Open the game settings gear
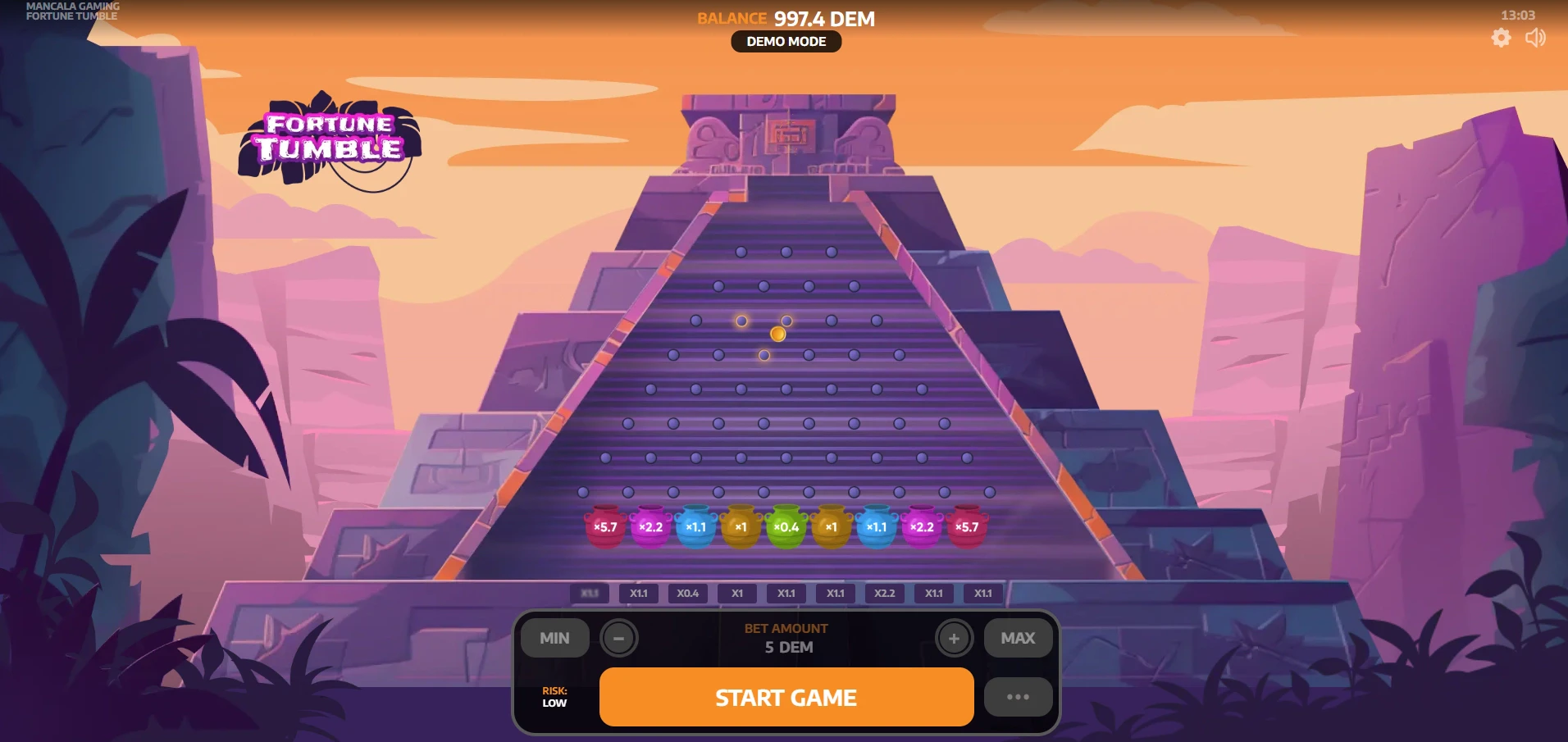The width and height of the screenshot is (1568, 742). click(1502, 38)
